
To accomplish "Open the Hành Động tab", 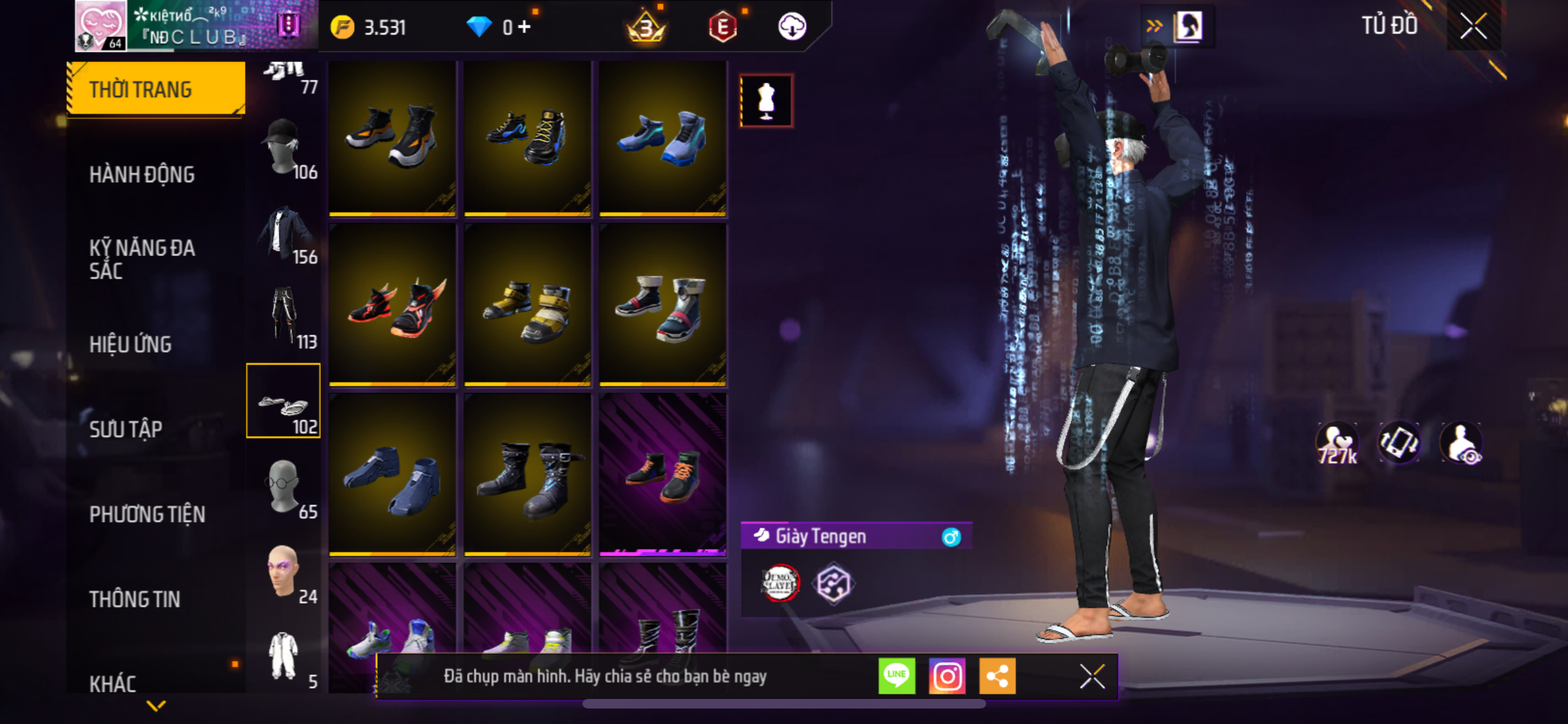I will (142, 174).
